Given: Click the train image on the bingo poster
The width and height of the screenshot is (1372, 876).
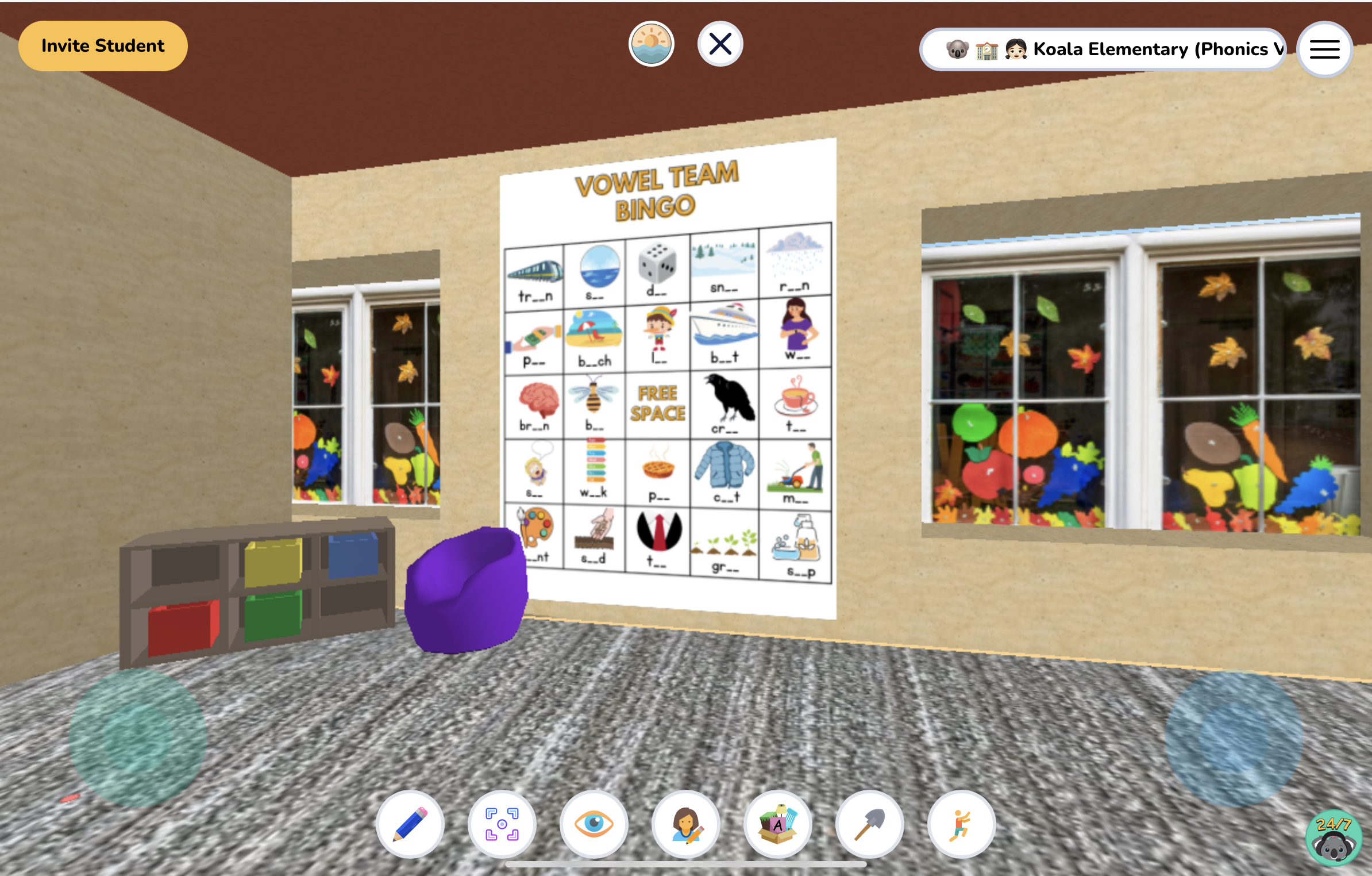Looking at the screenshot, I should (x=533, y=270).
